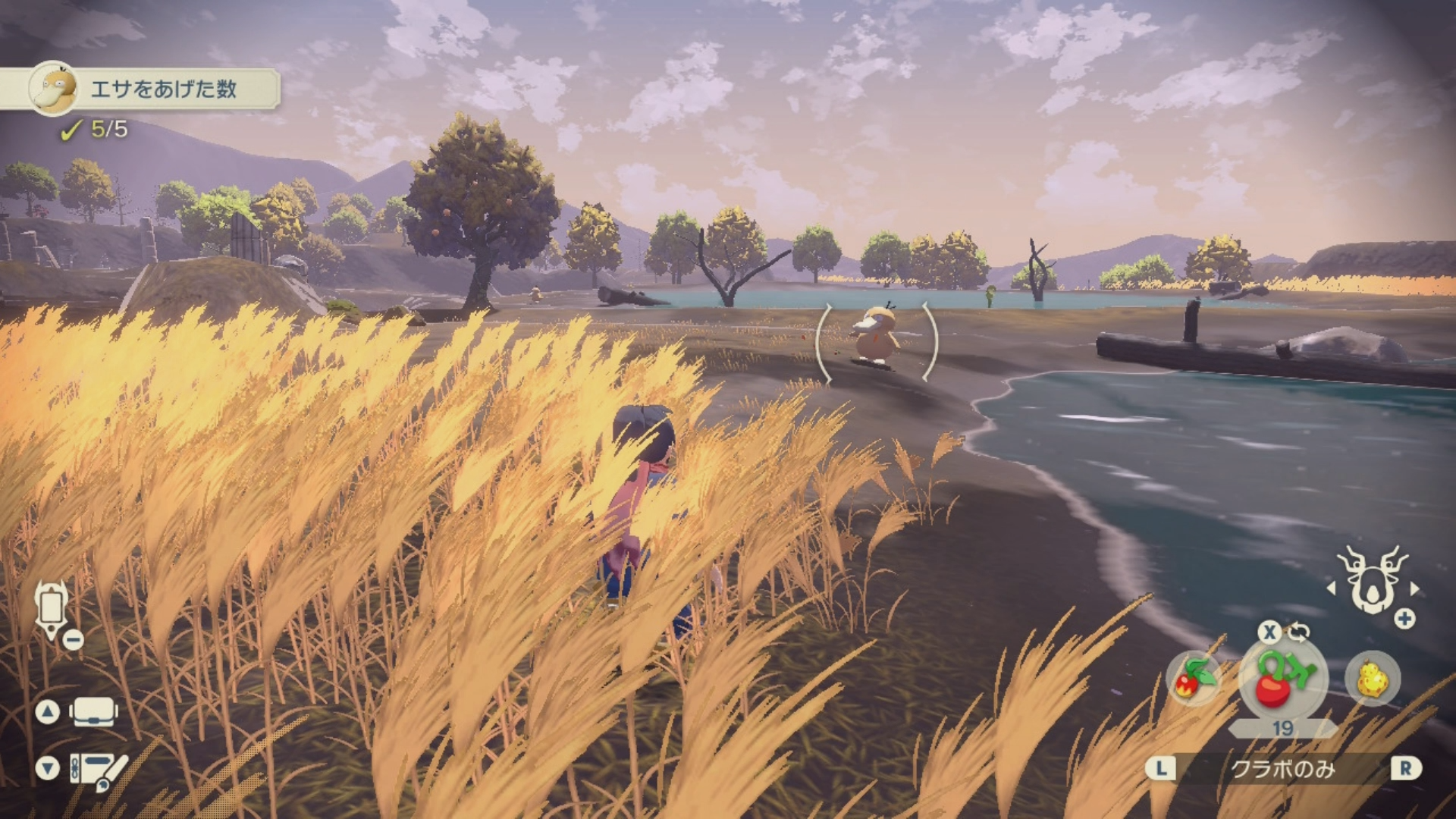
Task: Open the Arc Phone map icon
Action: click(x=52, y=609)
